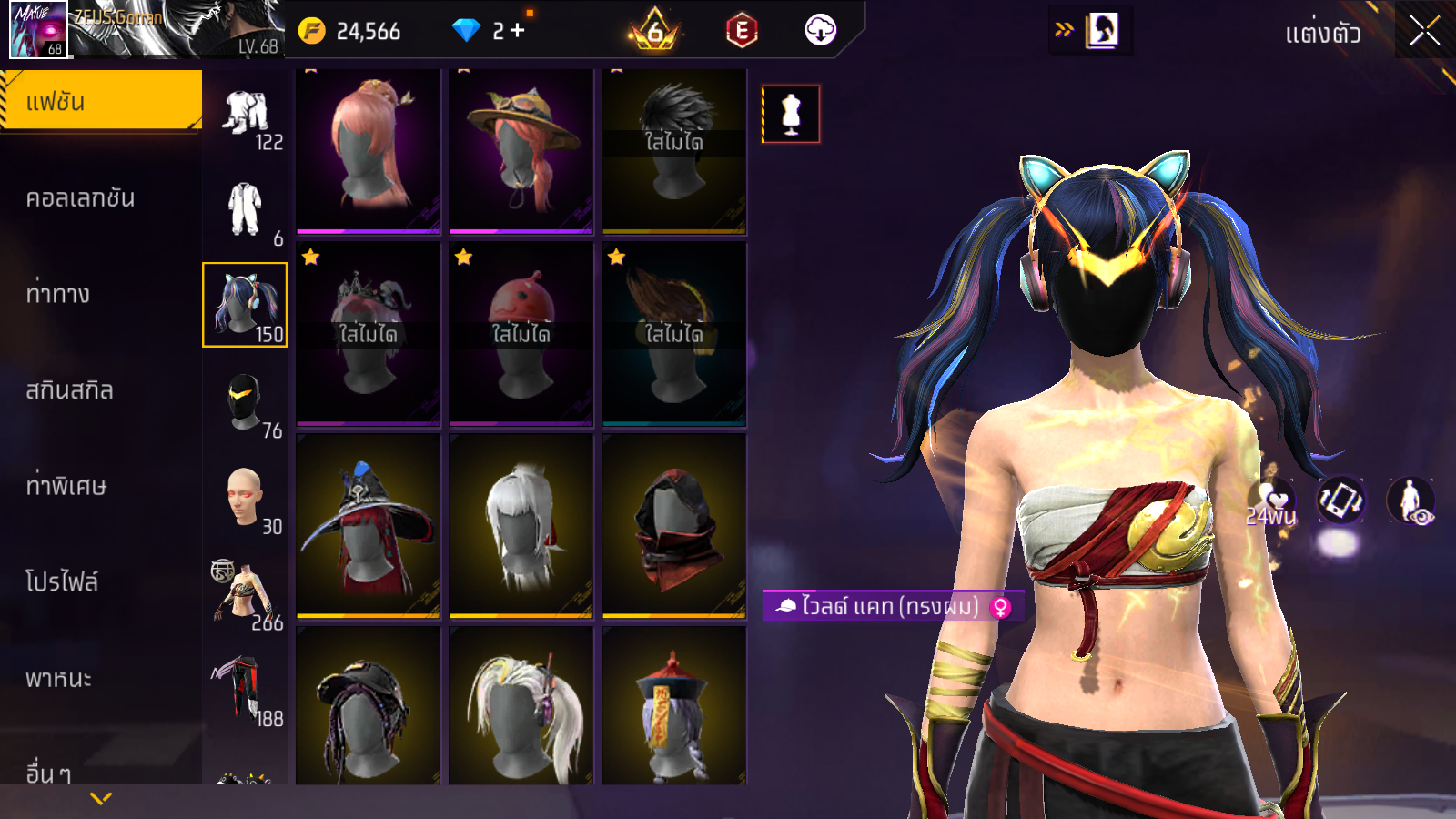Close the dress-up screen with the X
Image resolution: width=1456 pixels, height=819 pixels.
pos(1424,32)
